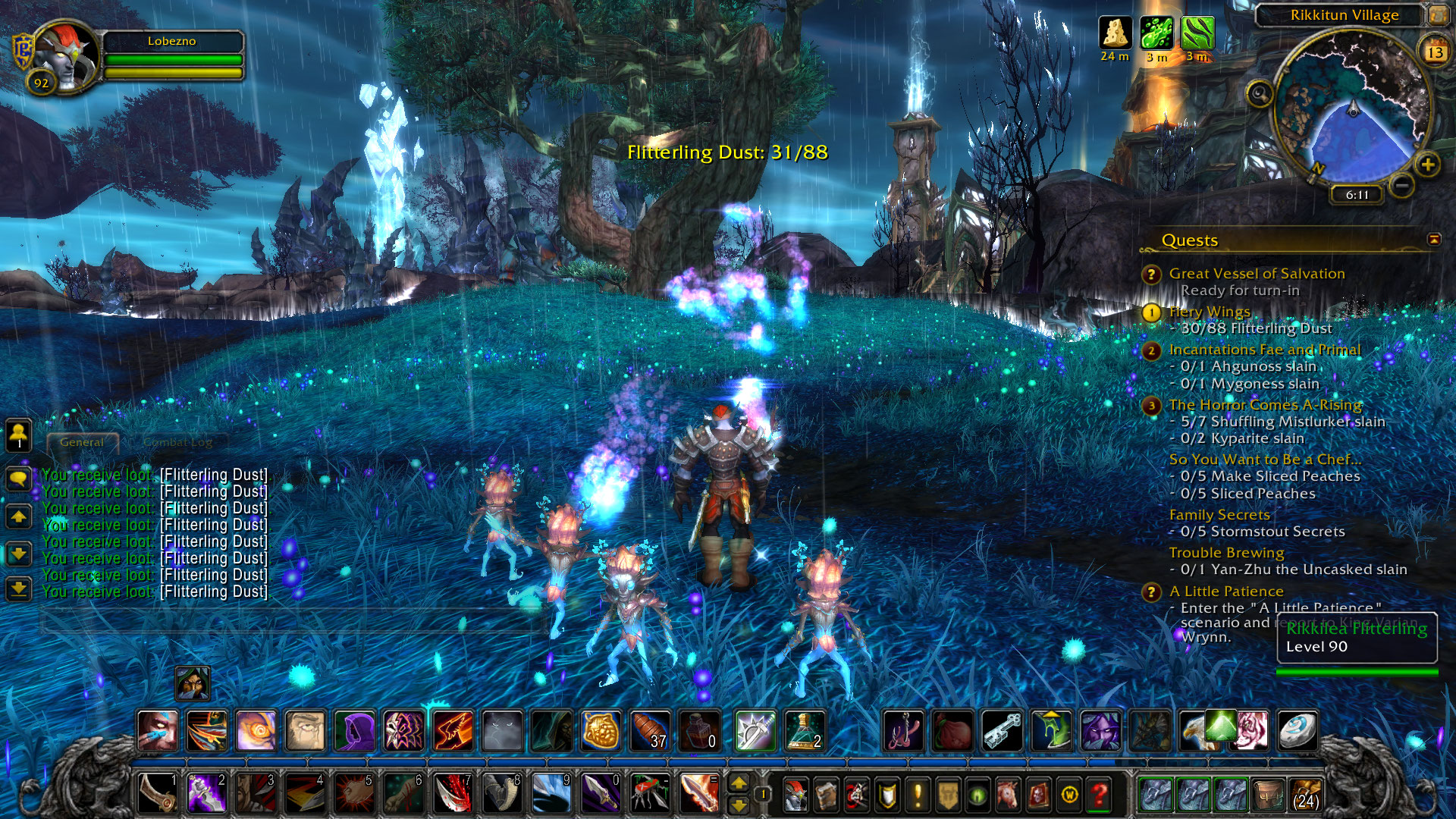Switch to the Combat Log tab
1456x819 pixels.
(x=177, y=442)
